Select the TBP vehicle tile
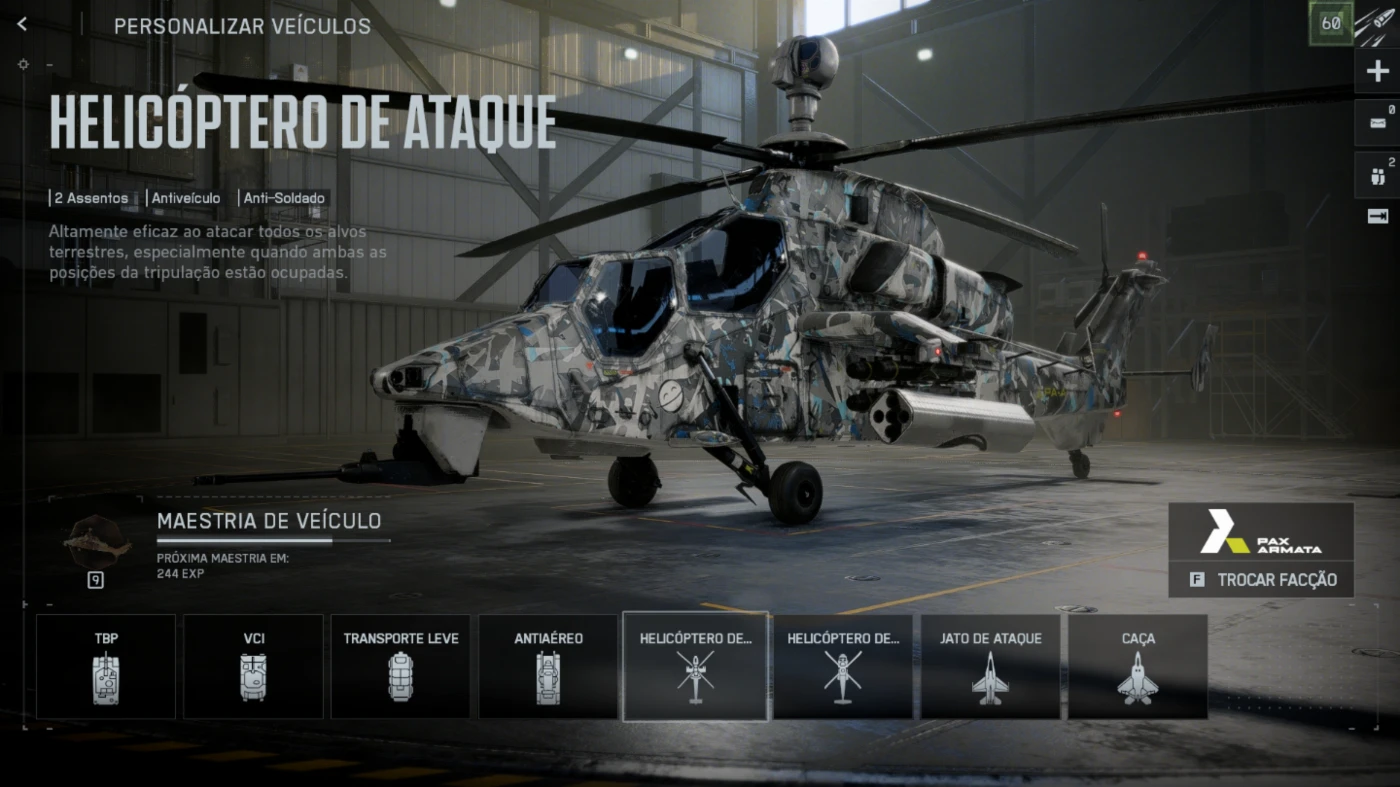This screenshot has height=787, width=1400. tap(106, 666)
